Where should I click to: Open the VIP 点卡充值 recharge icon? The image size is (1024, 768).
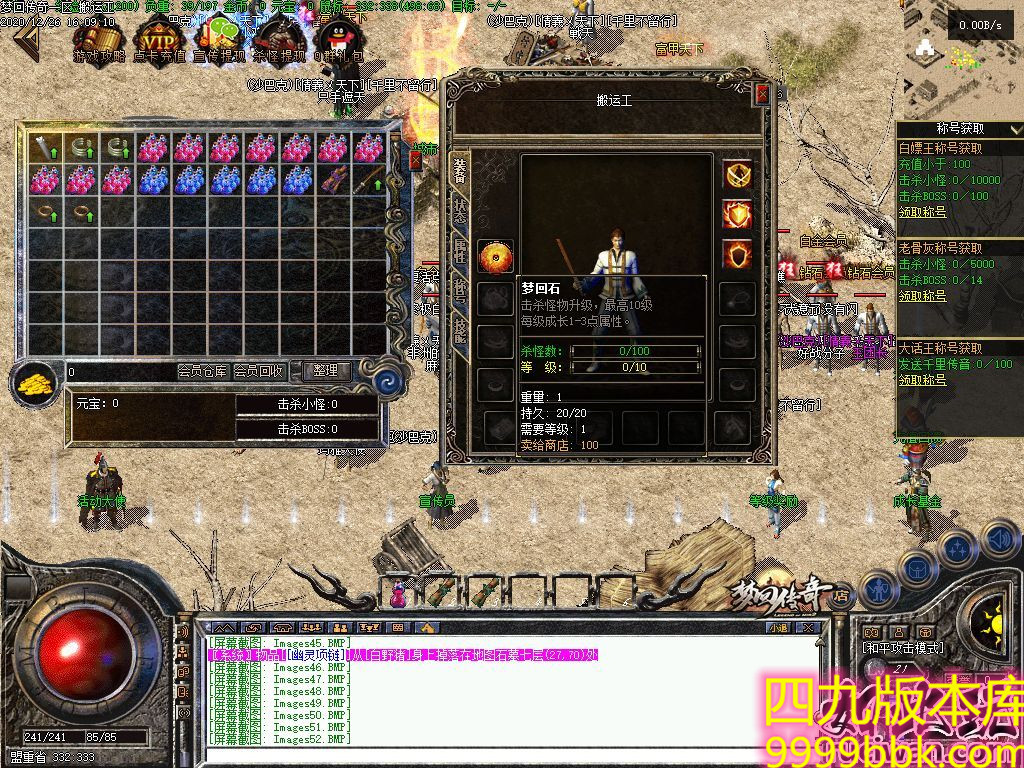coord(158,43)
